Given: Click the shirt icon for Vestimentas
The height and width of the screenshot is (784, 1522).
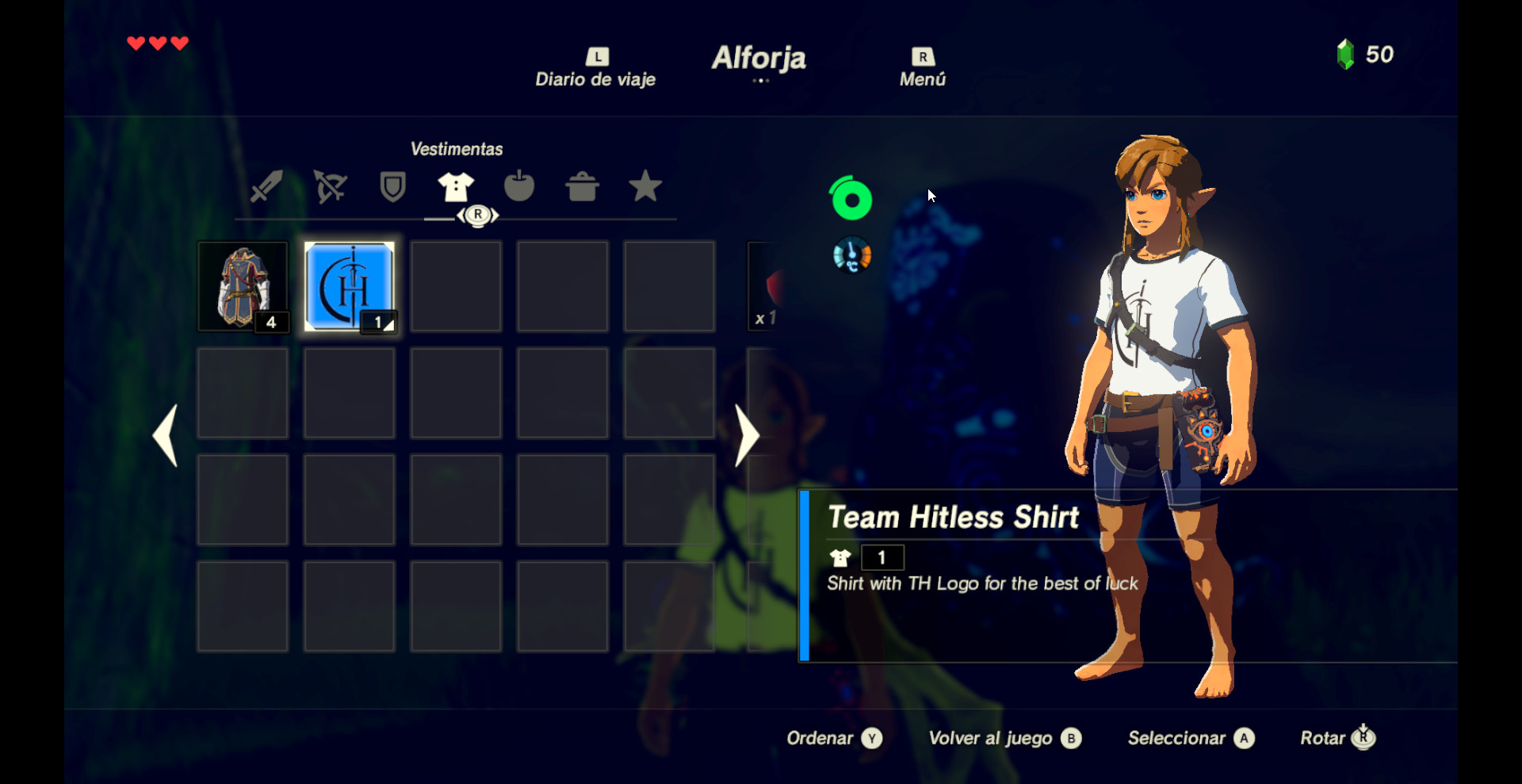Looking at the screenshot, I should 456,186.
